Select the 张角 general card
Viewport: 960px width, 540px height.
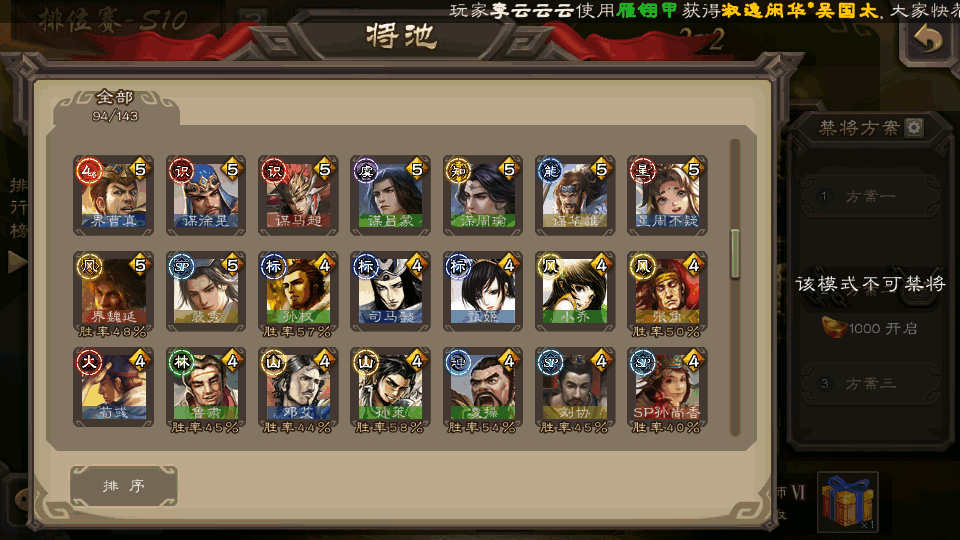(667, 291)
